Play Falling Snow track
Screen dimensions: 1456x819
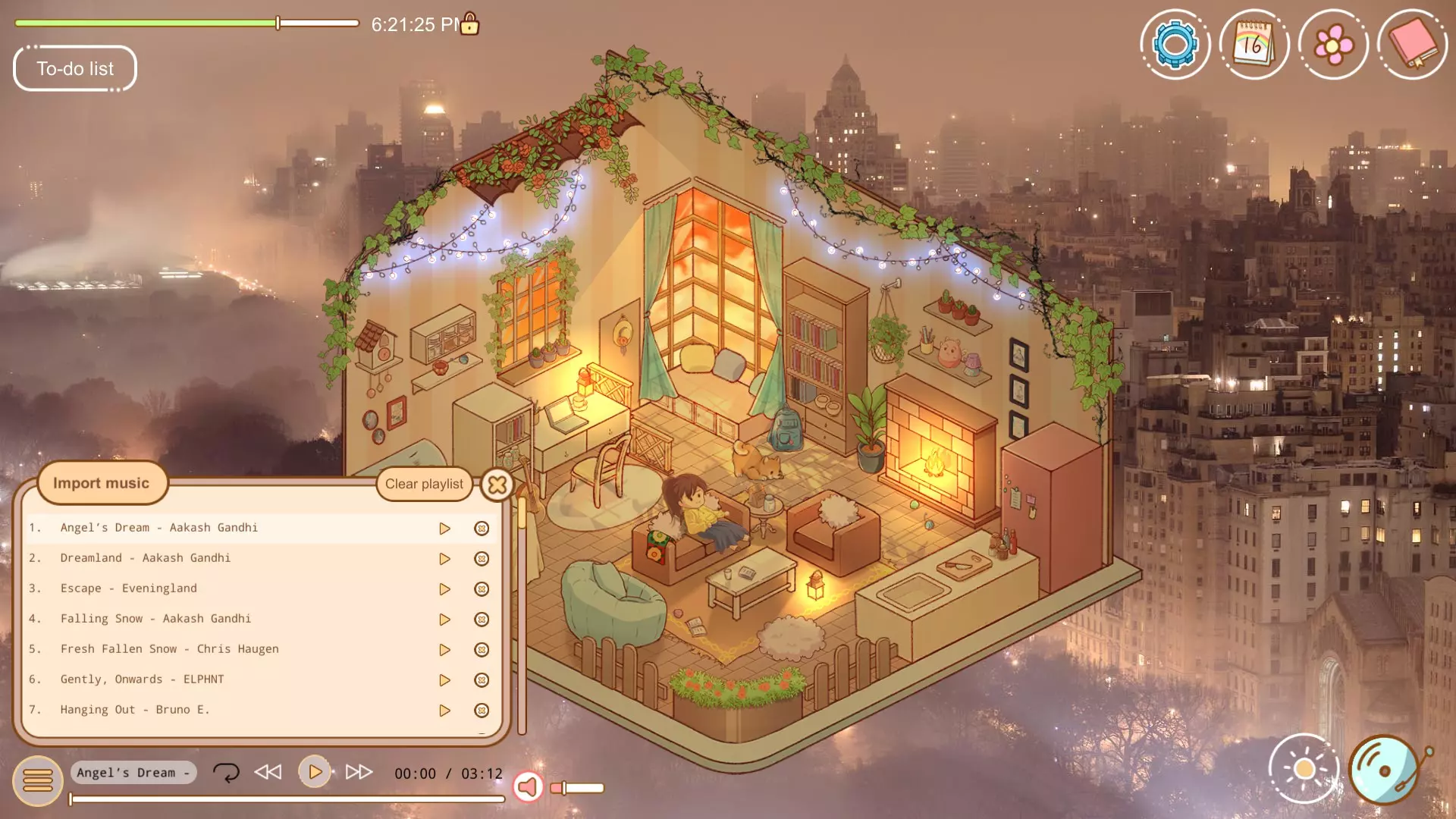pyautogui.click(x=444, y=620)
